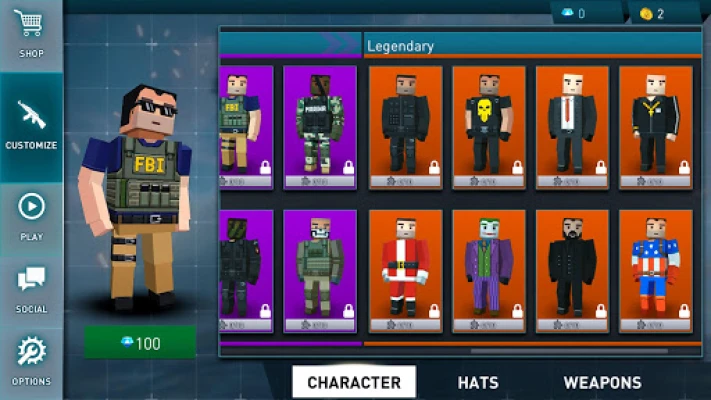This screenshot has width=711, height=400.
Task: Start a match with Play
Action: click(x=31, y=215)
